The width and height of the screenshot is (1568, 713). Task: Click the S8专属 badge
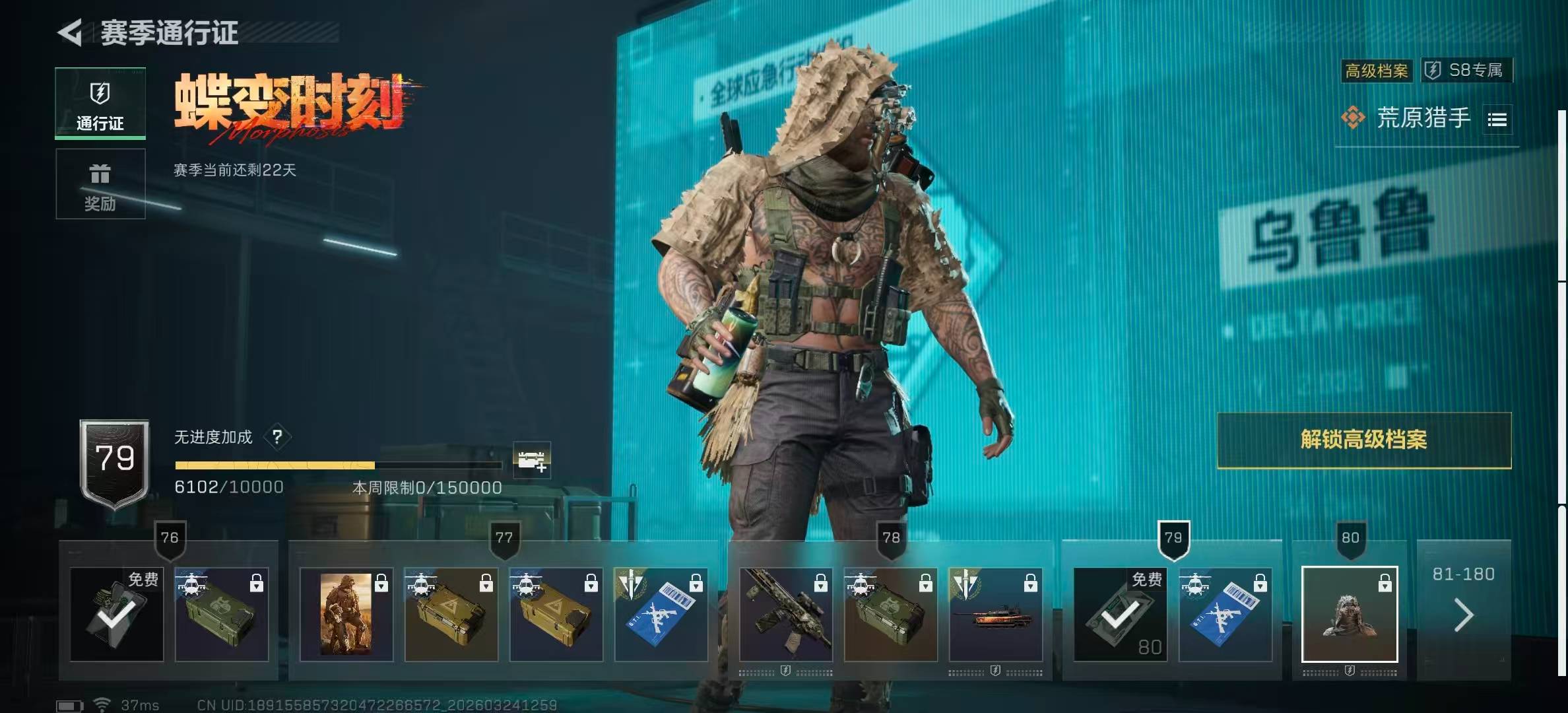click(x=1466, y=70)
